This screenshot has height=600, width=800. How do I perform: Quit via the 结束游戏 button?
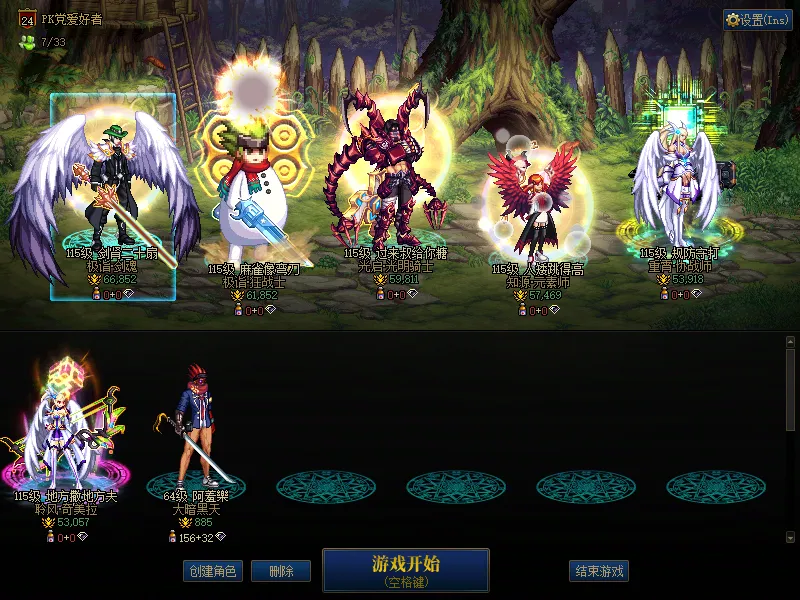pyautogui.click(x=599, y=571)
